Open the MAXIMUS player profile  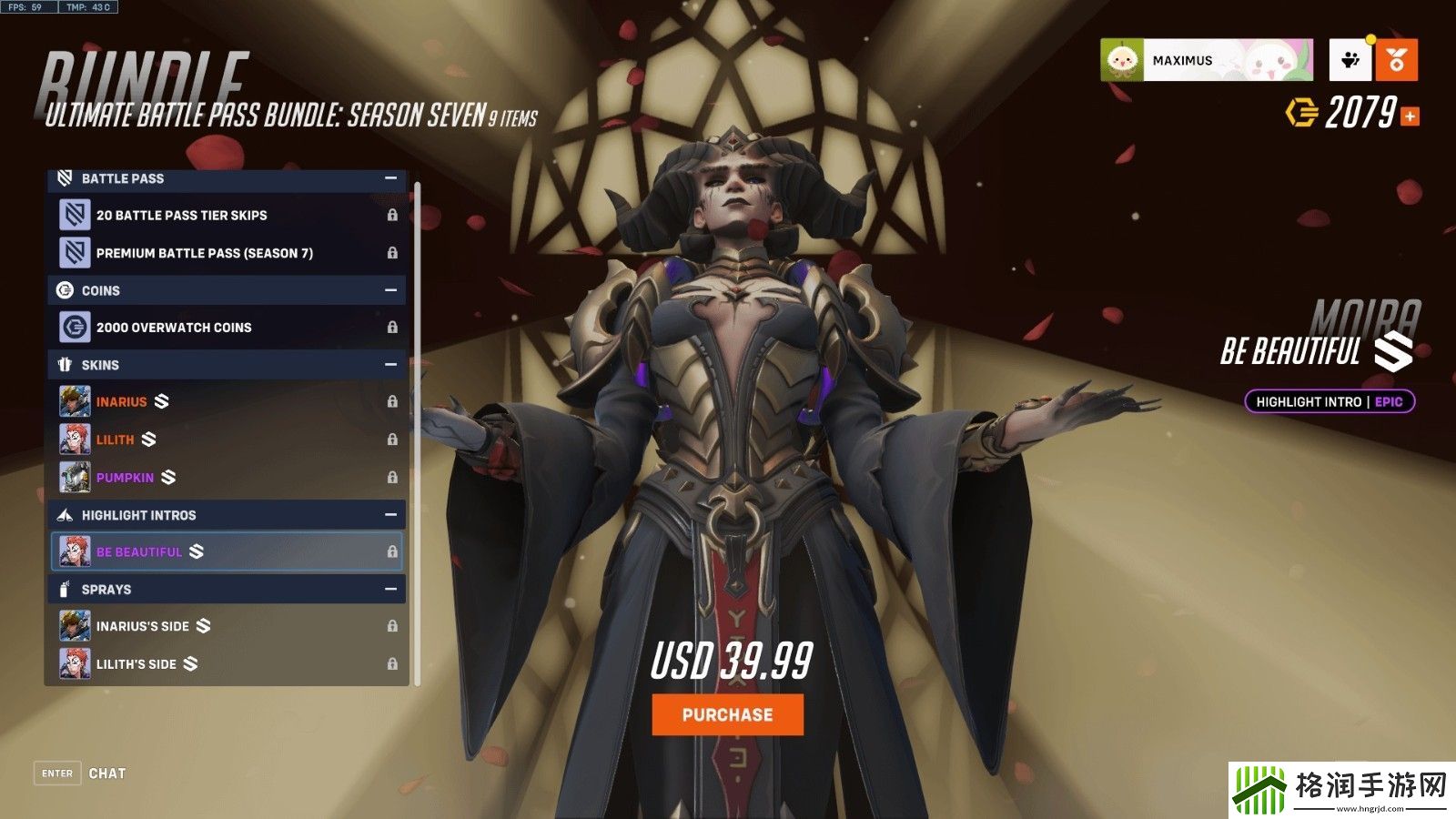[1206, 60]
